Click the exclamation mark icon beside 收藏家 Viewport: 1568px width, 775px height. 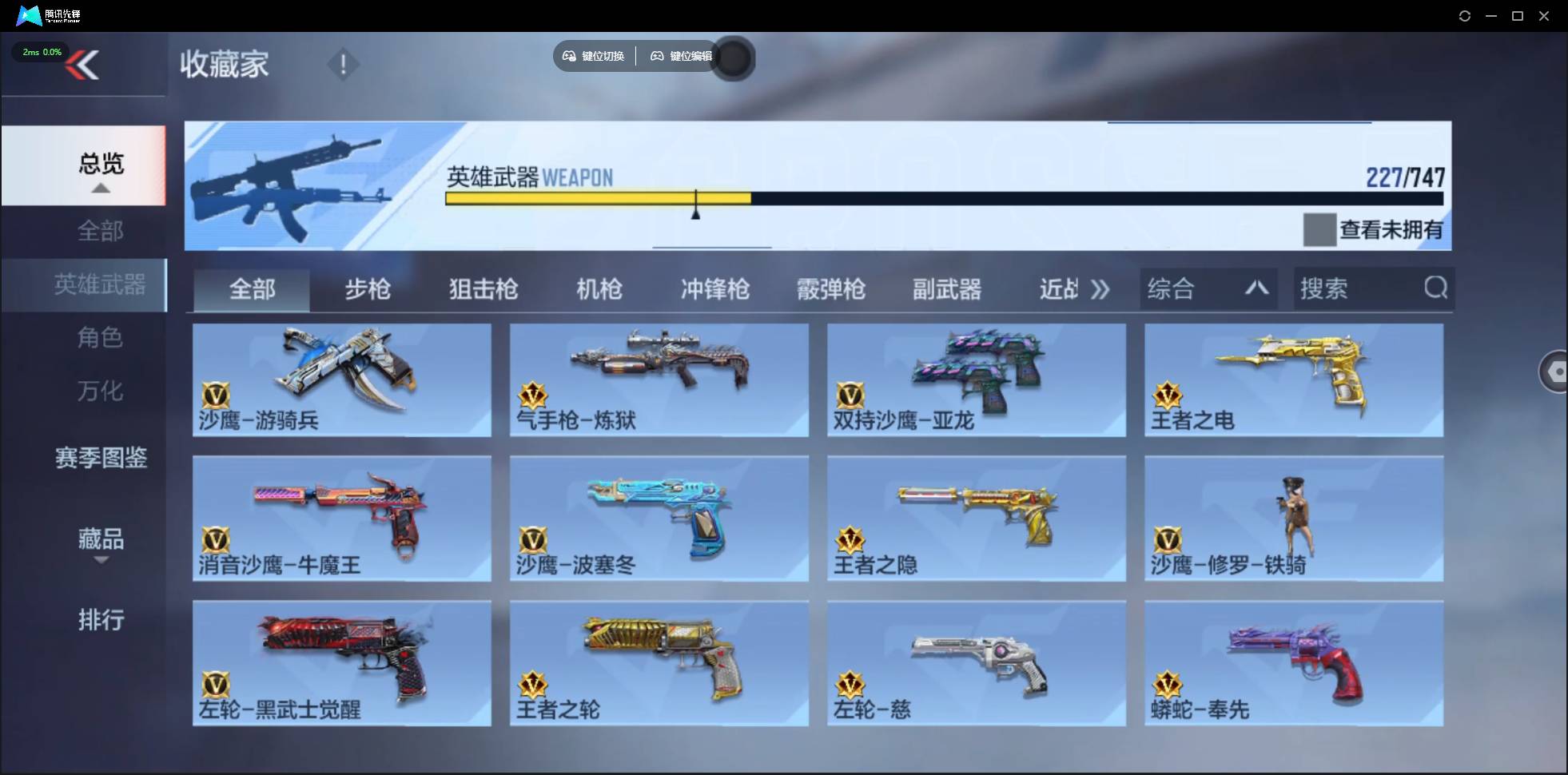pyautogui.click(x=343, y=64)
